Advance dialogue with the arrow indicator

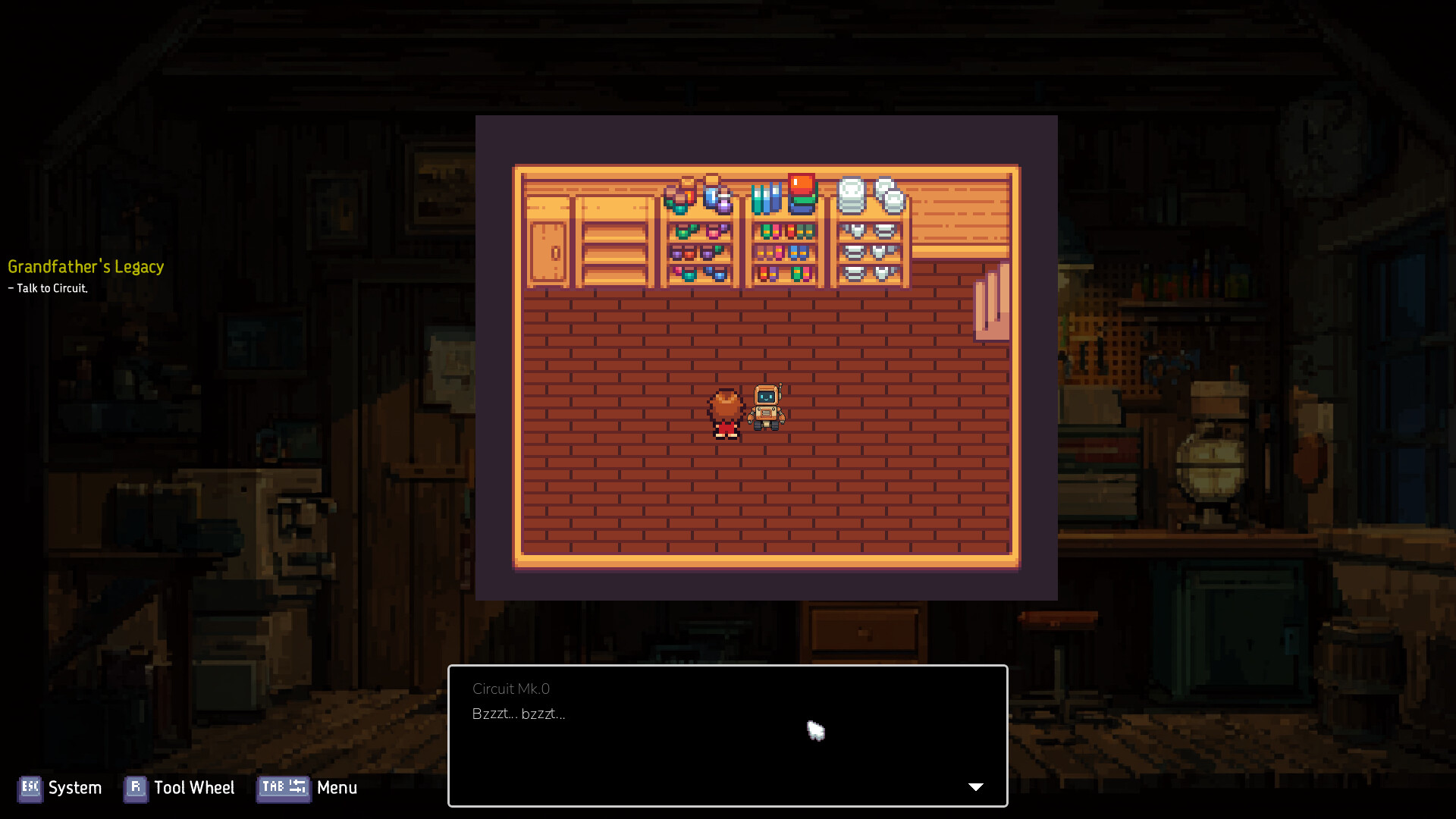pyautogui.click(x=976, y=787)
